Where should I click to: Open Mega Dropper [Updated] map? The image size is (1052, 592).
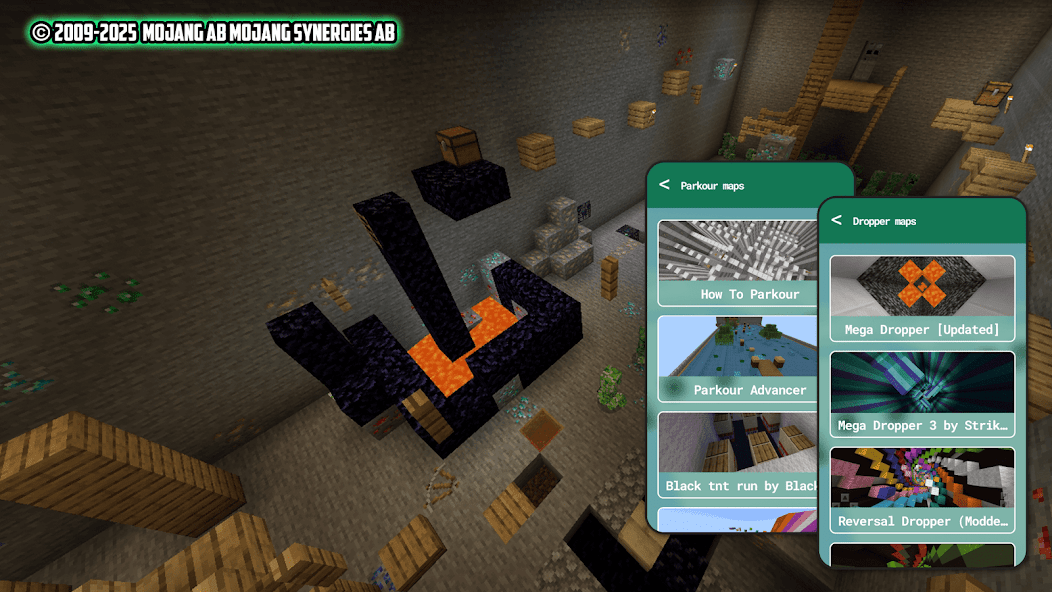pos(922,298)
